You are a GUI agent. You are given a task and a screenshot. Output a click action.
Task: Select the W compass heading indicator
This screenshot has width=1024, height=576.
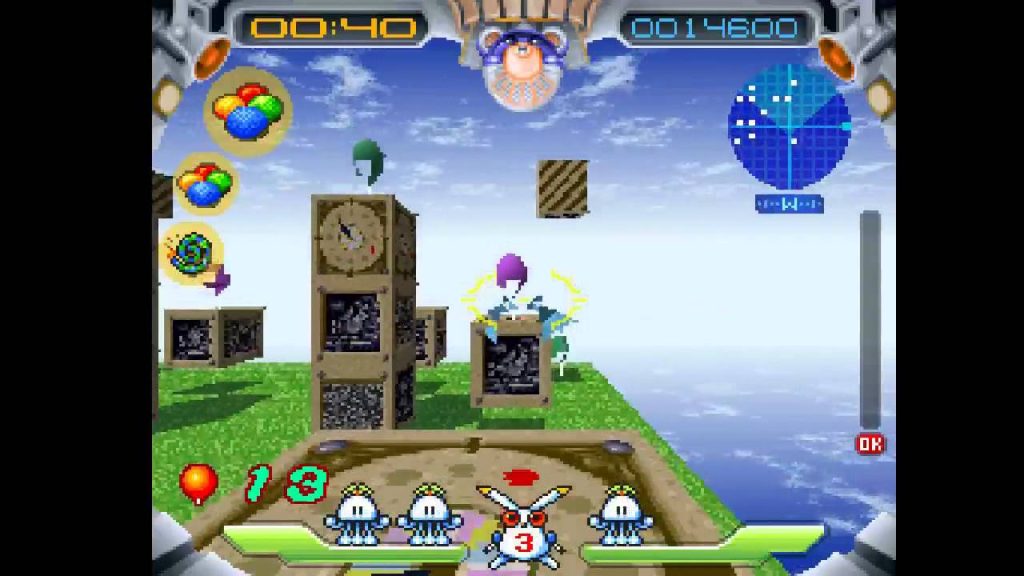click(789, 204)
